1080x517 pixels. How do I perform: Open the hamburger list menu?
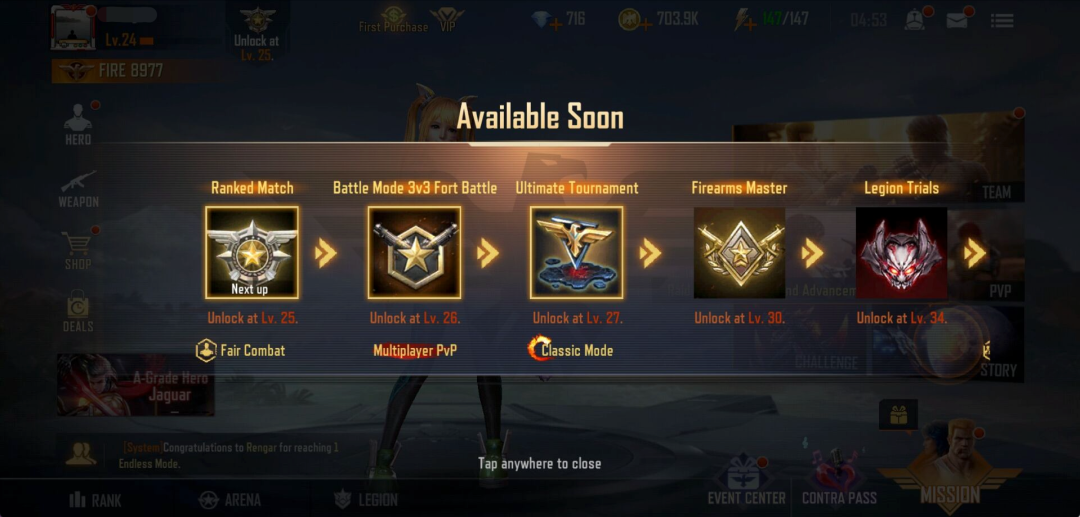(1001, 20)
